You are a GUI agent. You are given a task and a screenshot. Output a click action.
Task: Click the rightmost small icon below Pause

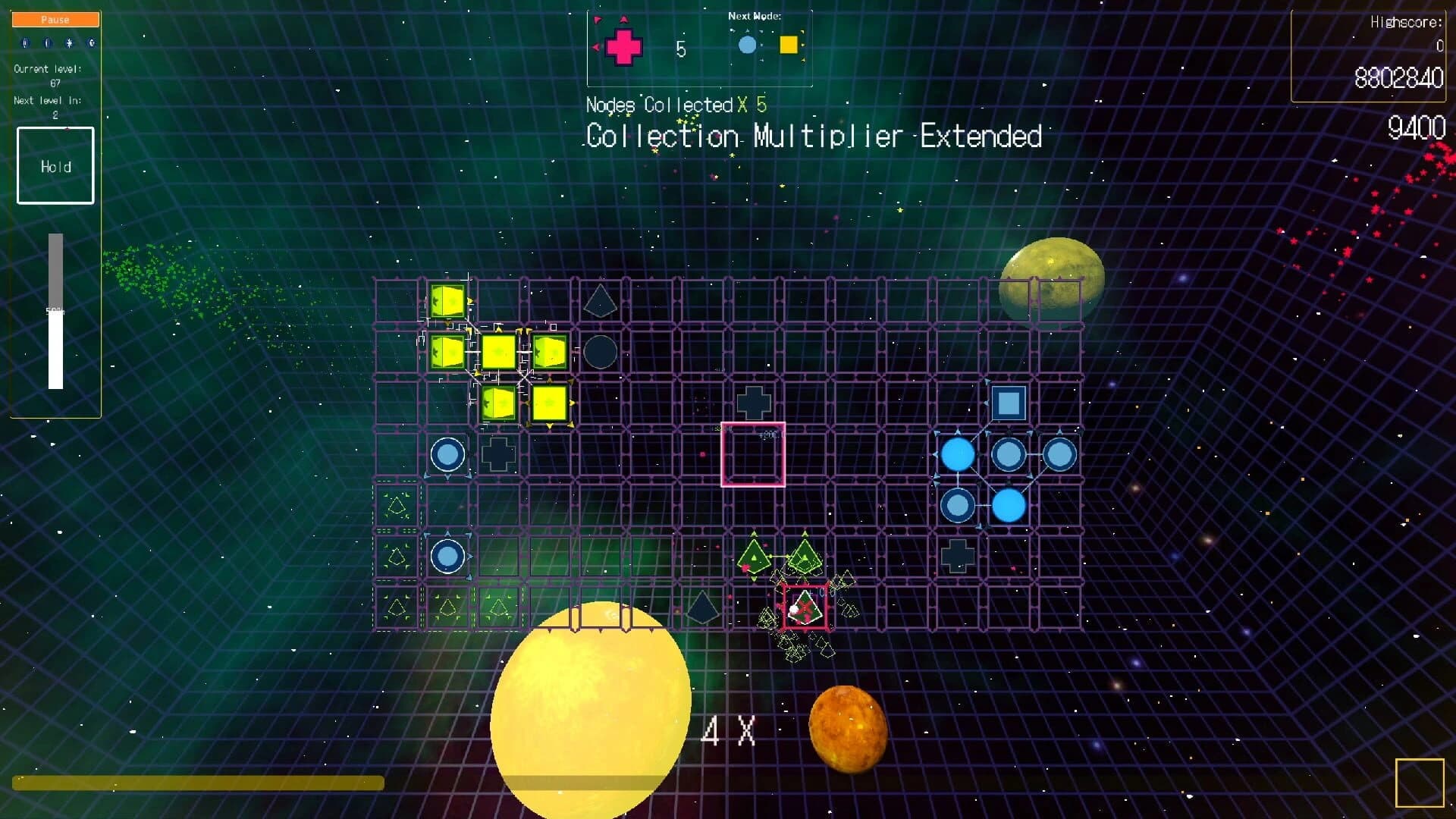[91, 42]
